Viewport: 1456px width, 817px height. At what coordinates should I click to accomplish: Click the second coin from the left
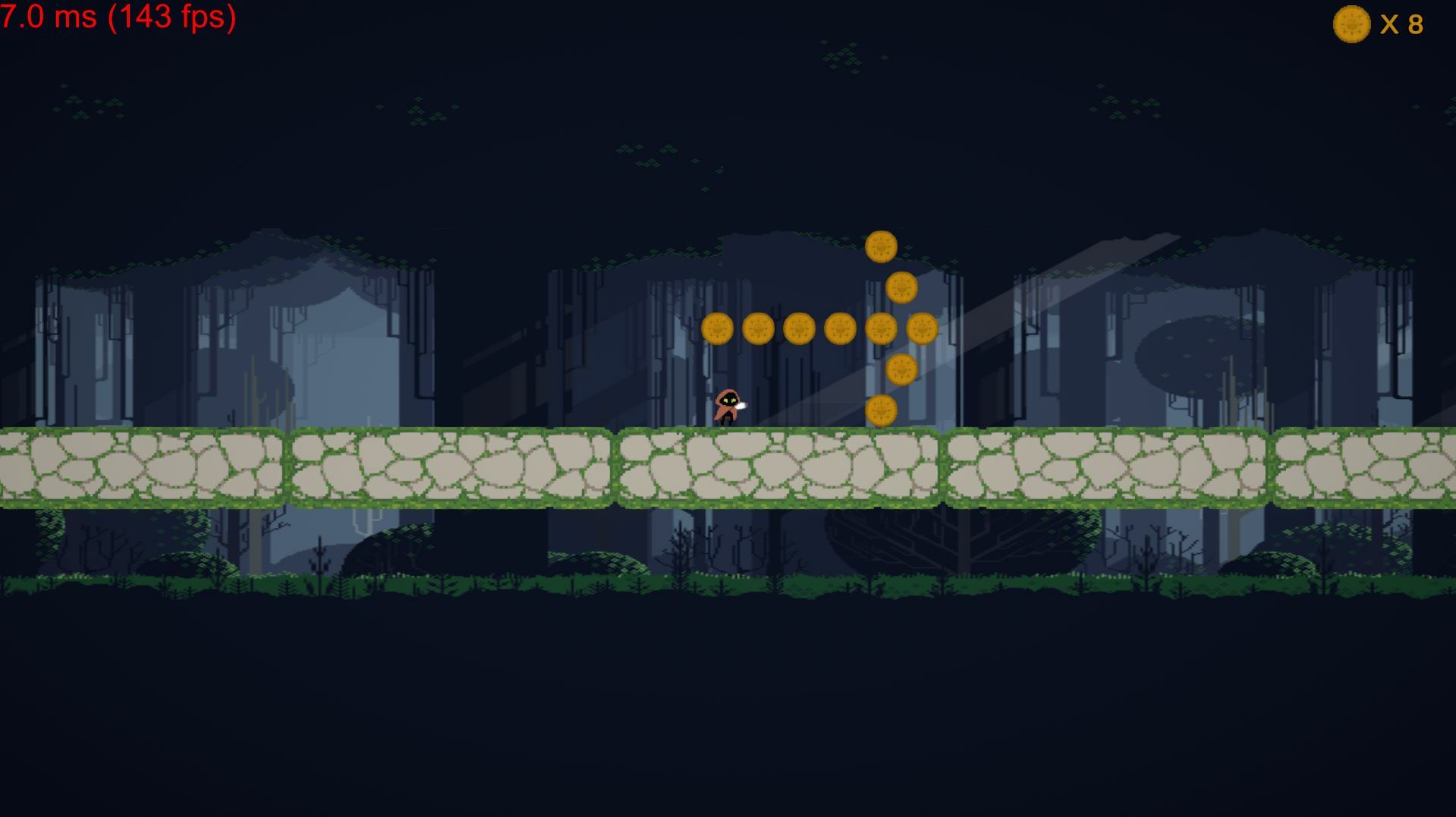click(x=759, y=329)
